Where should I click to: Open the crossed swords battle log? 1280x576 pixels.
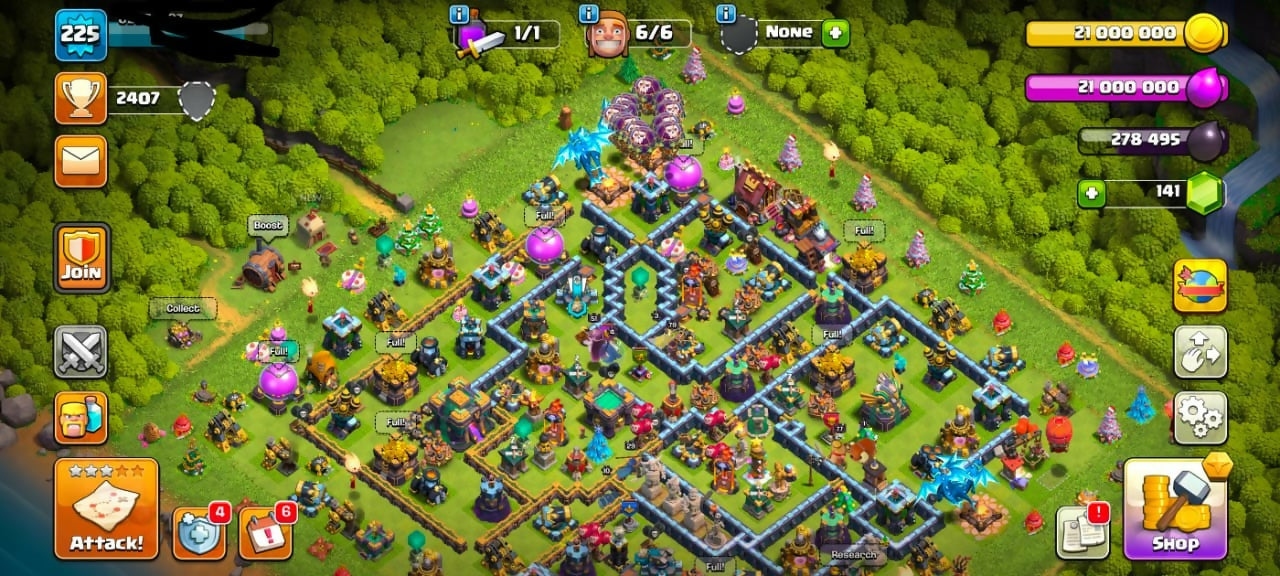tap(81, 351)
